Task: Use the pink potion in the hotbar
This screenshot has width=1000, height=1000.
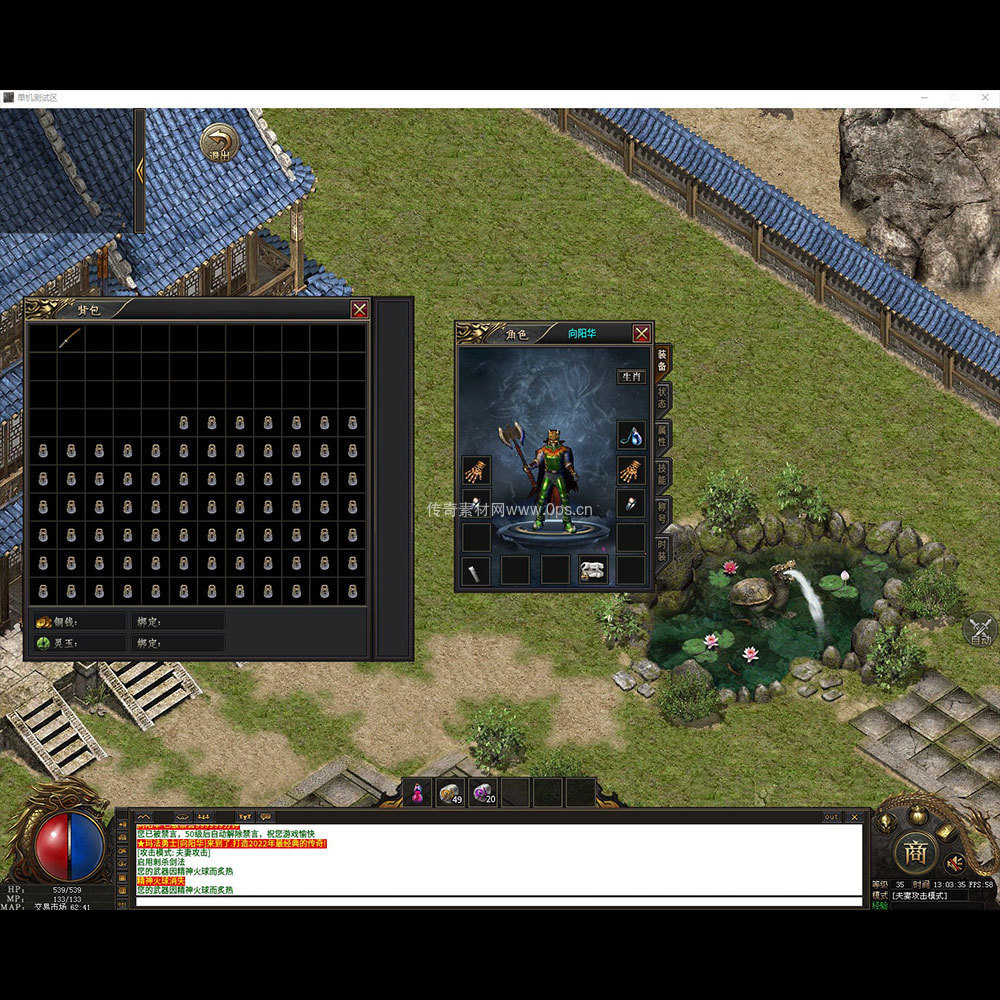Action: 418,793
